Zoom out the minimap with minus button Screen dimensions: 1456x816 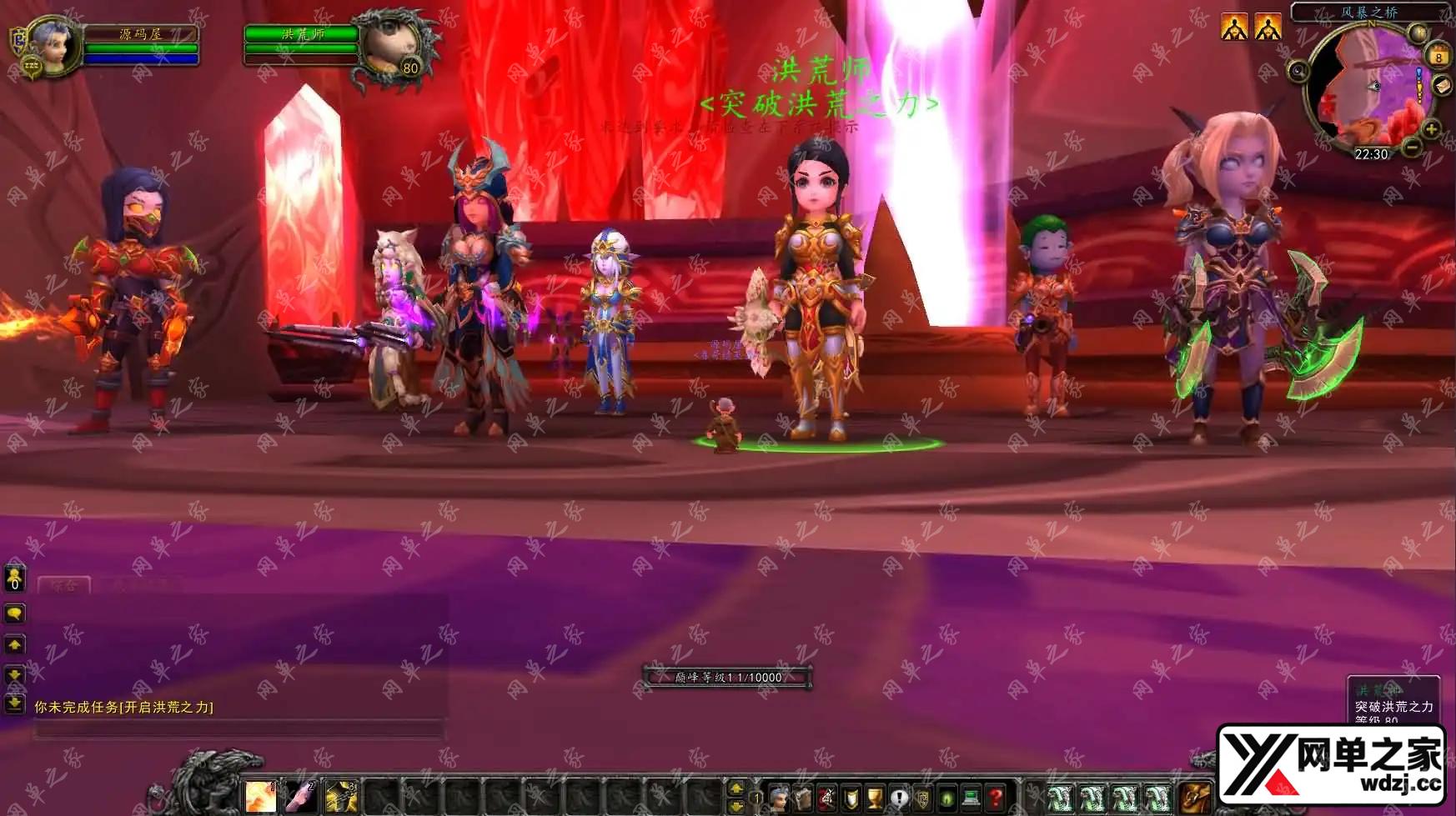click(x=1412, y=148)
